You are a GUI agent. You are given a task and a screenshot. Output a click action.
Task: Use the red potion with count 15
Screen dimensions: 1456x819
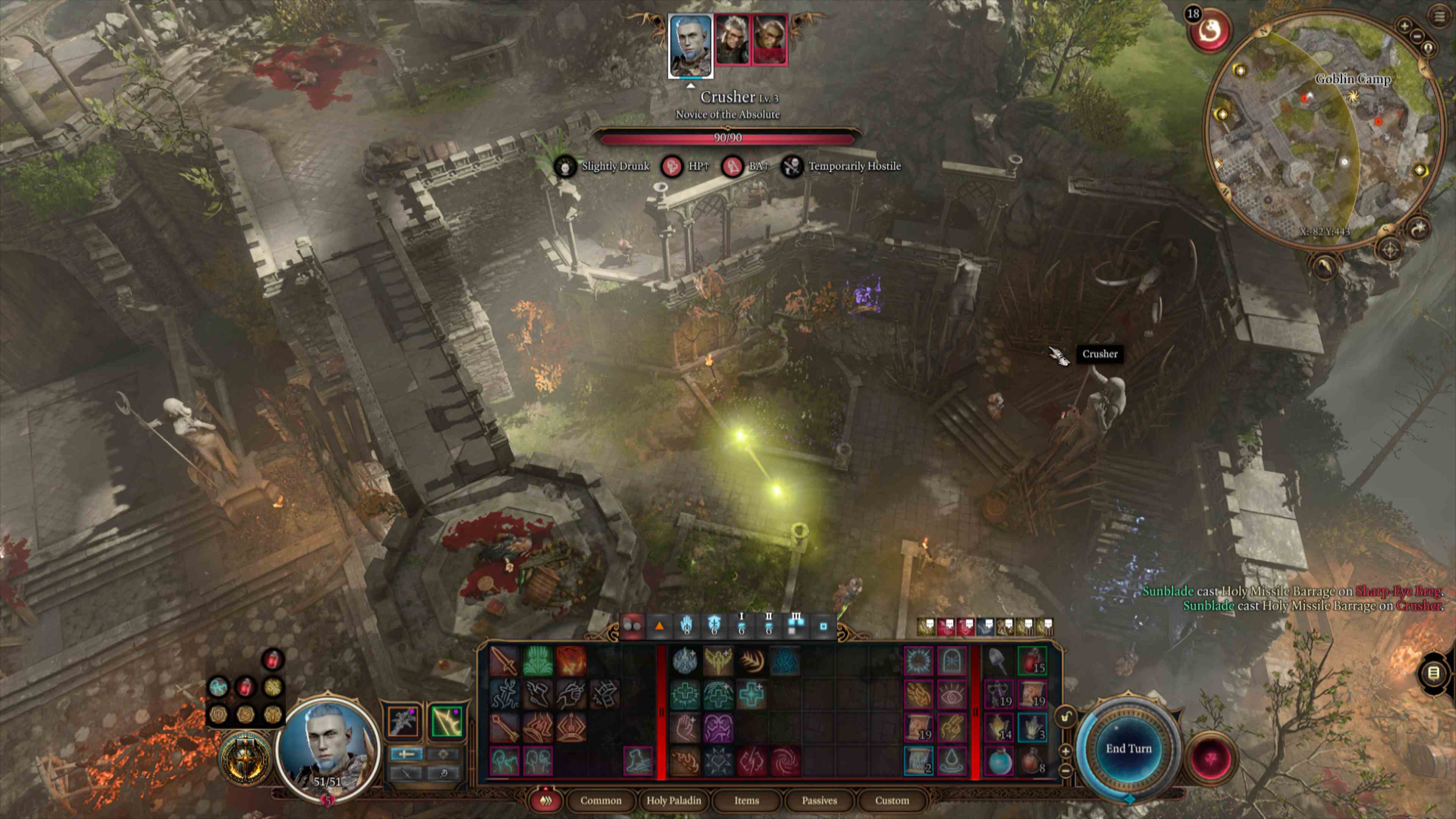[x=1032, y=661]
